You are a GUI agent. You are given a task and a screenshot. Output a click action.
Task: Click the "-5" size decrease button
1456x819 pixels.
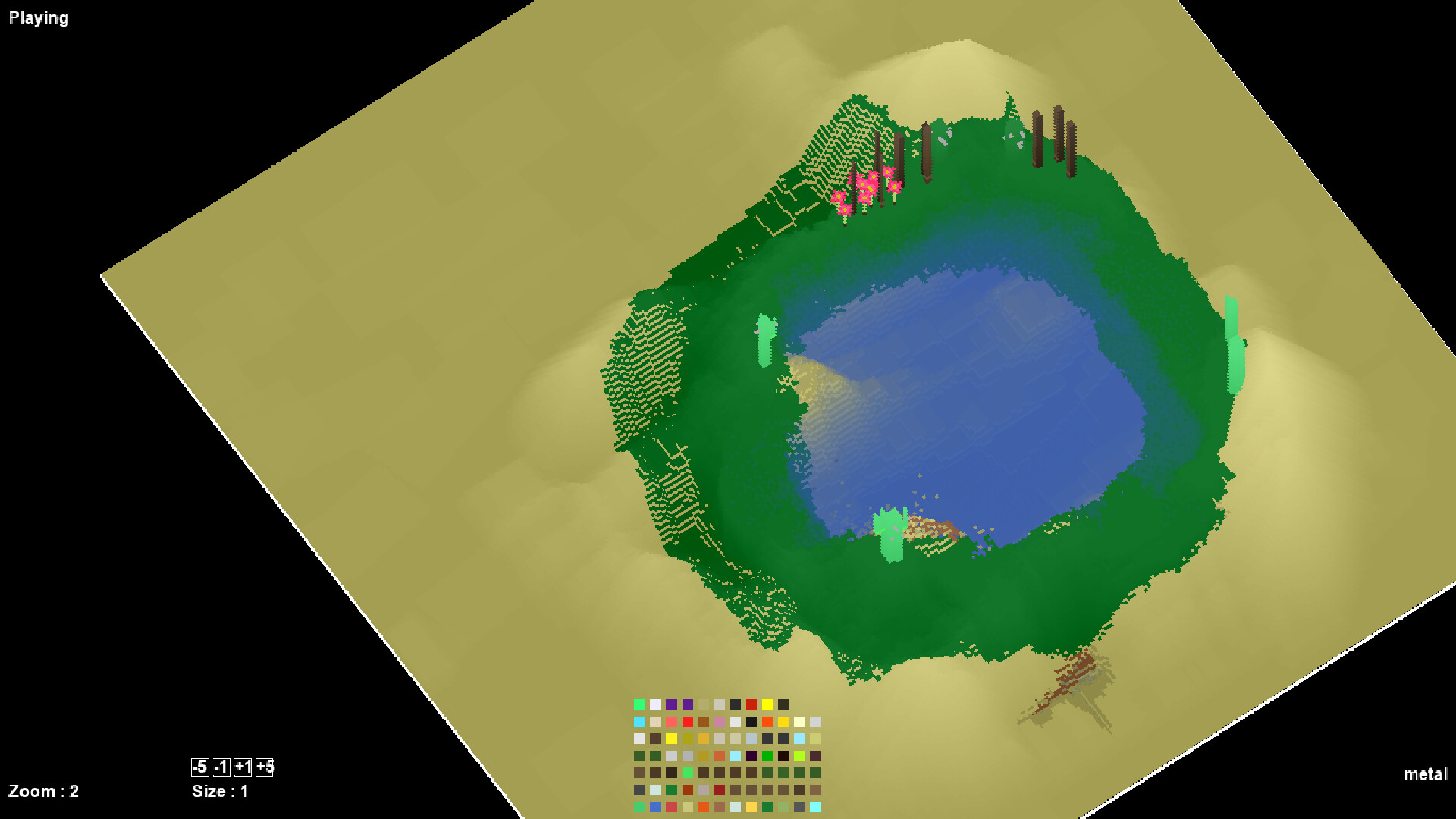pos(199,768)
